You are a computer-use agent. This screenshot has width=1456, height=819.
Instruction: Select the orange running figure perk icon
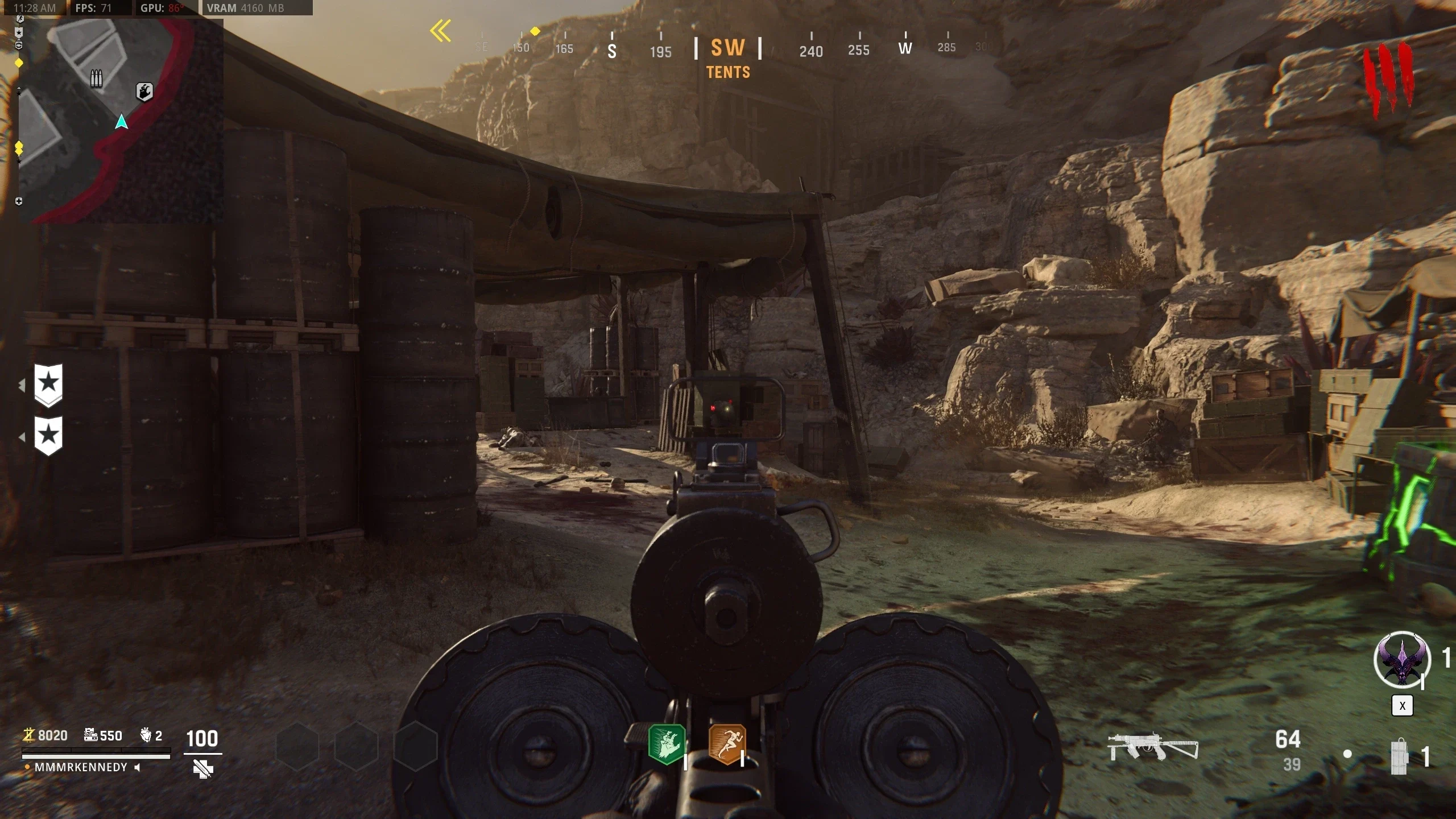click(727, 744)
